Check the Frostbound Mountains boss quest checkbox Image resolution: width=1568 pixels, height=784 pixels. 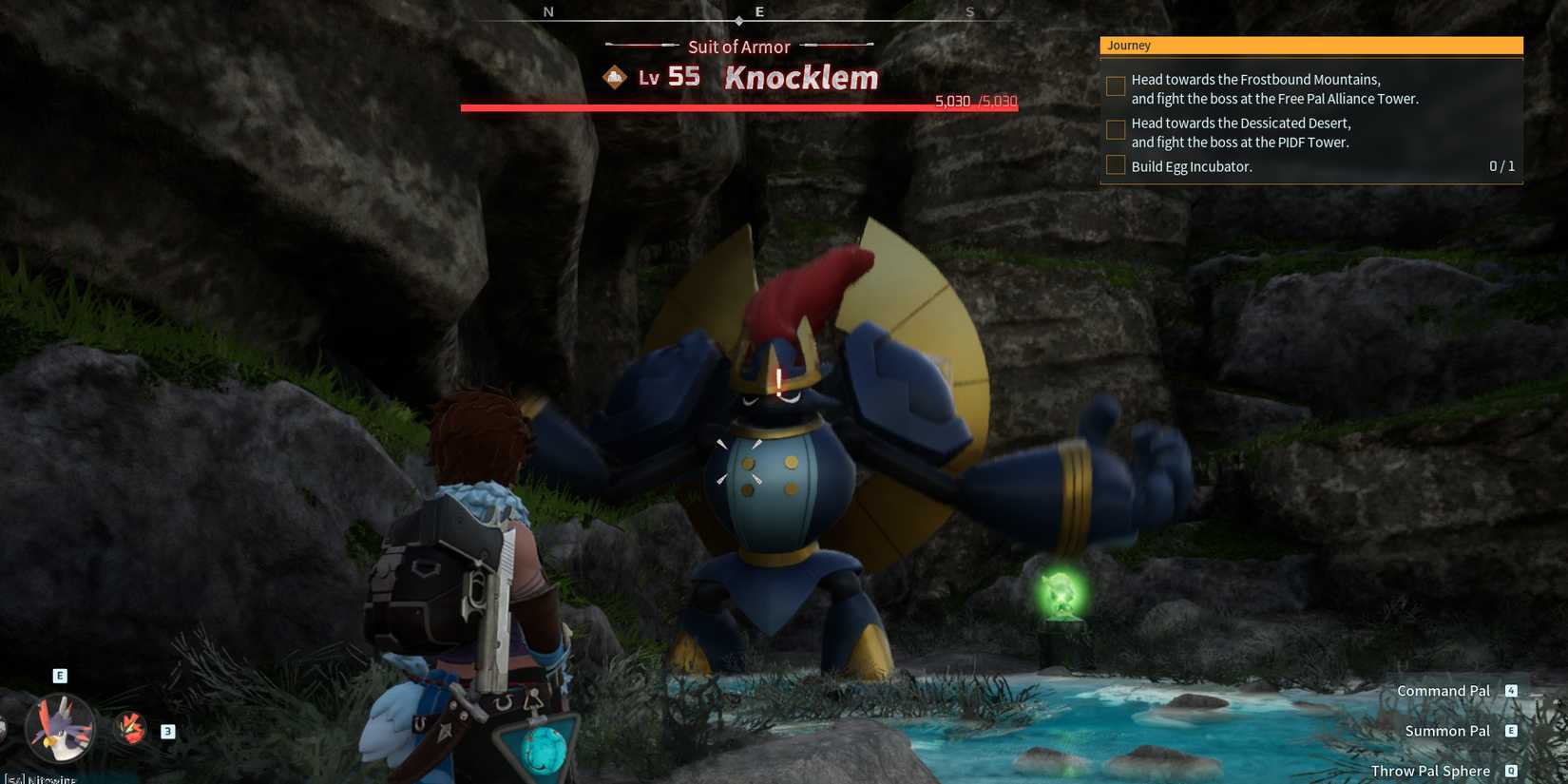(1115, 86)
